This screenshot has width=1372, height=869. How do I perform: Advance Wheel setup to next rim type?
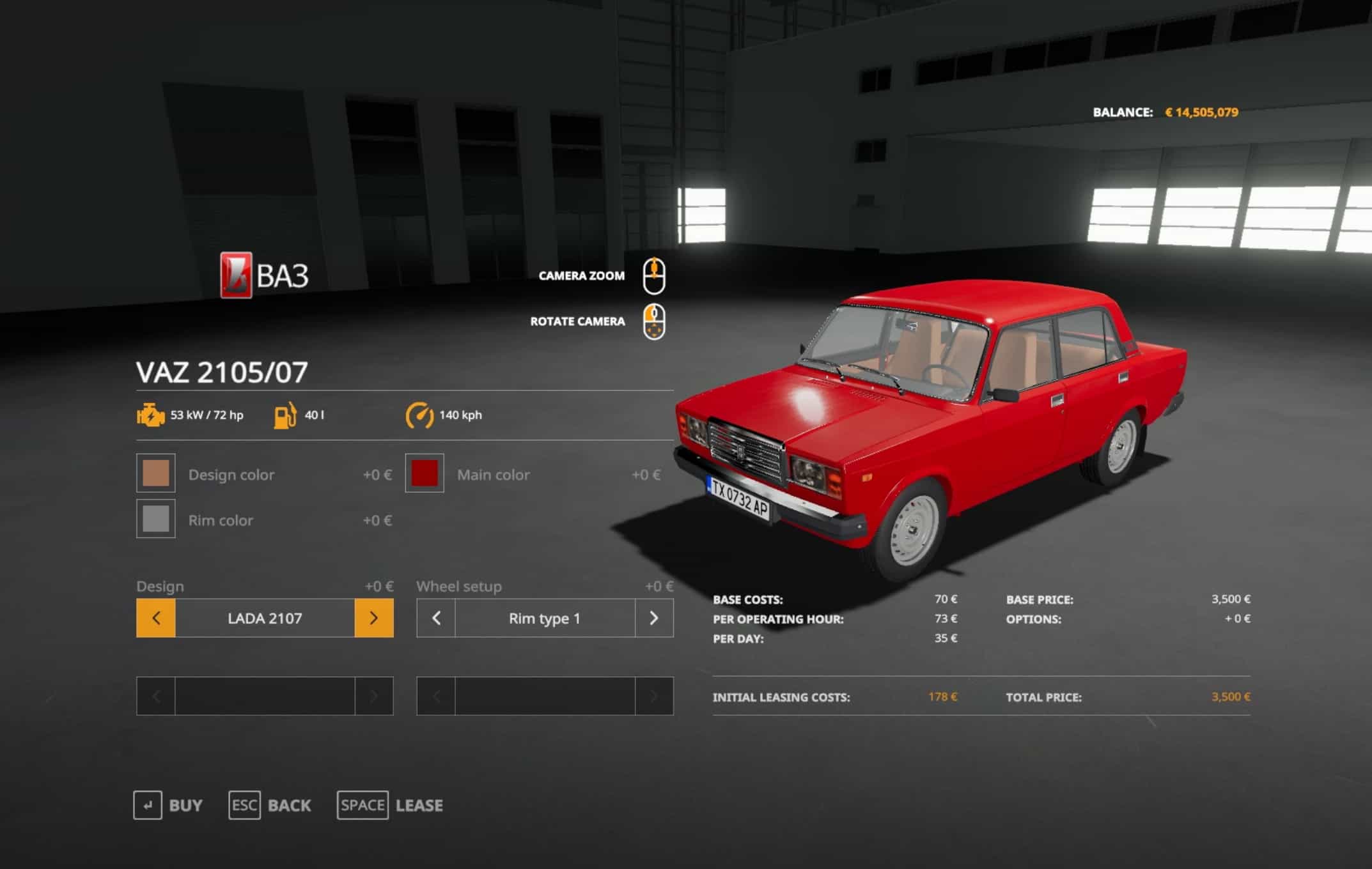(654, 618)
